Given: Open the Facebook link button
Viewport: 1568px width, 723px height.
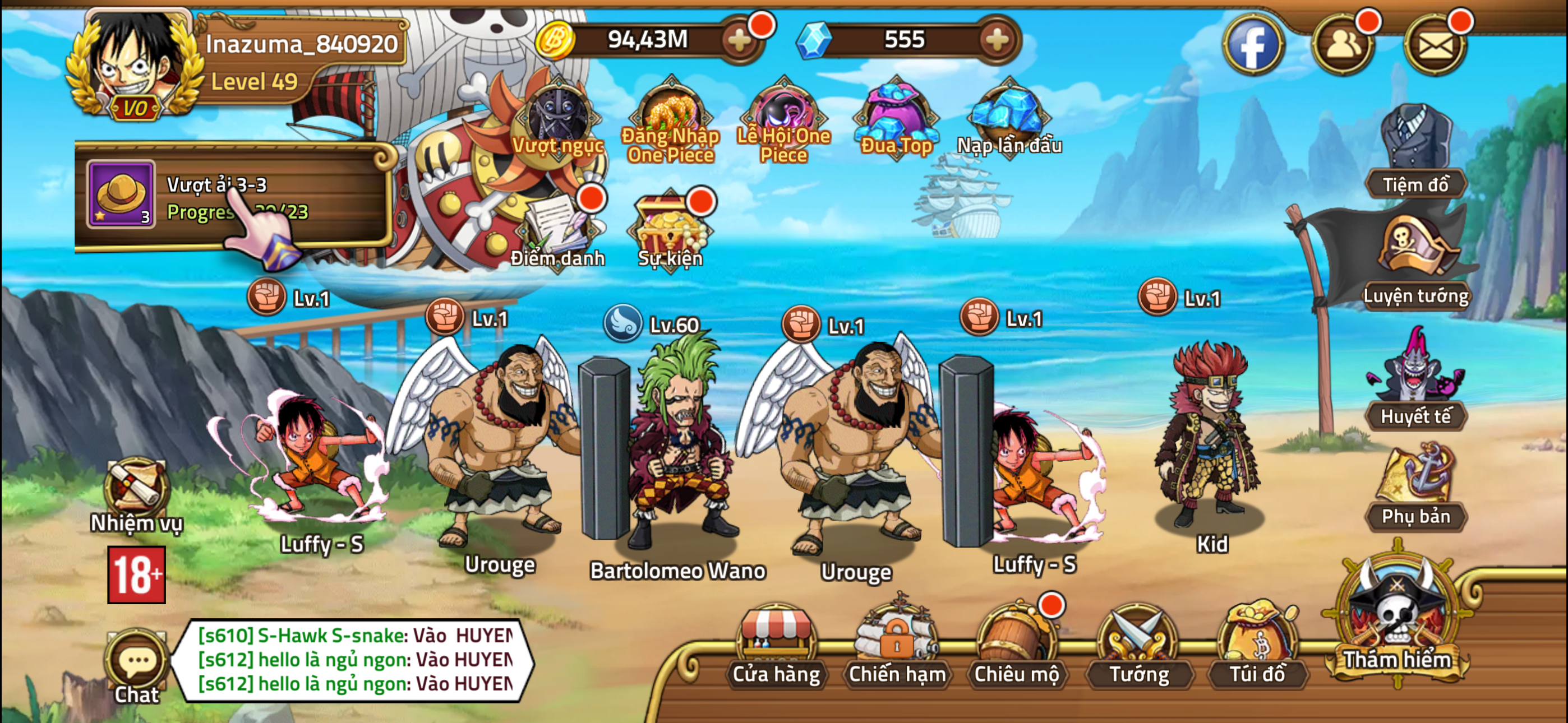Looking at the screenshot, I should [x=1253, y=44].
